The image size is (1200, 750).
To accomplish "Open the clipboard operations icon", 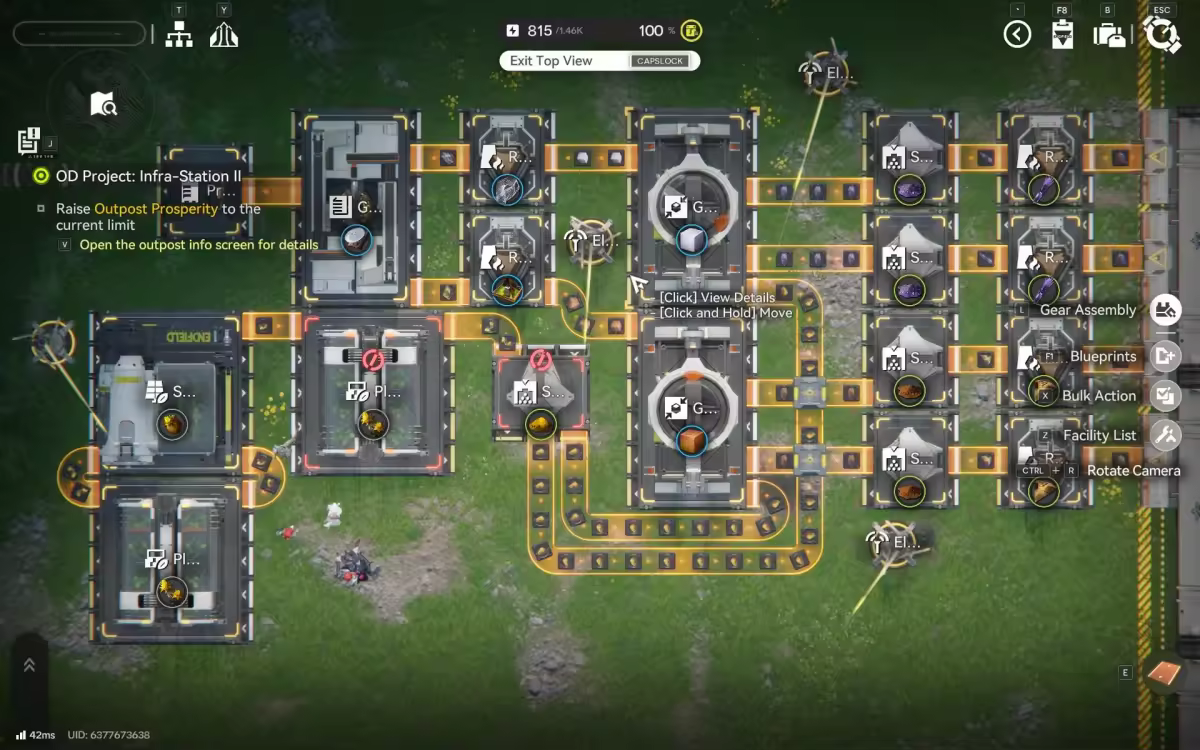I will (x=1062, y=35).
